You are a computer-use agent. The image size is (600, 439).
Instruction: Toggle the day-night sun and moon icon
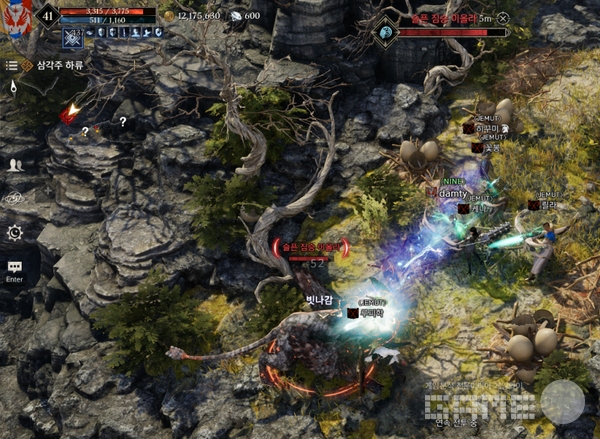14,87
